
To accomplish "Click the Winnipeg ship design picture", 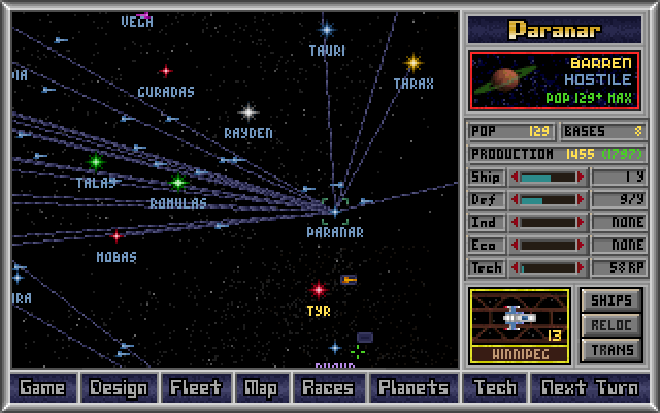I will 519,318.
